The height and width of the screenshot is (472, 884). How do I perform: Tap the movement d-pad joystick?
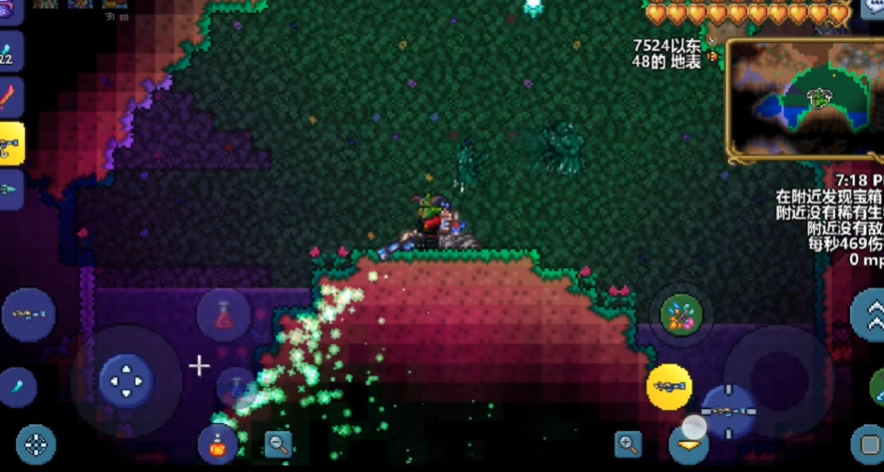[x=126, y=380]
